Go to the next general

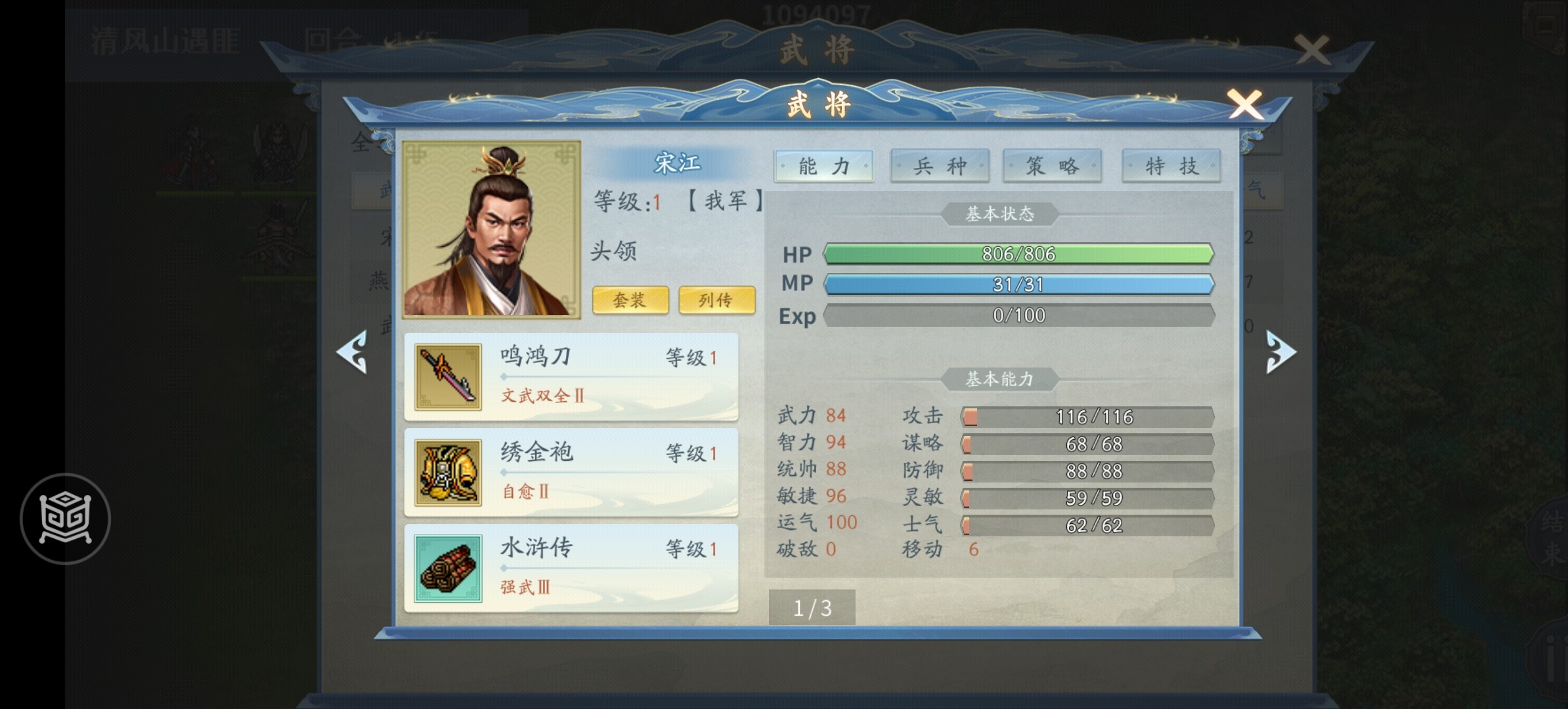[x=1280, y=353]
